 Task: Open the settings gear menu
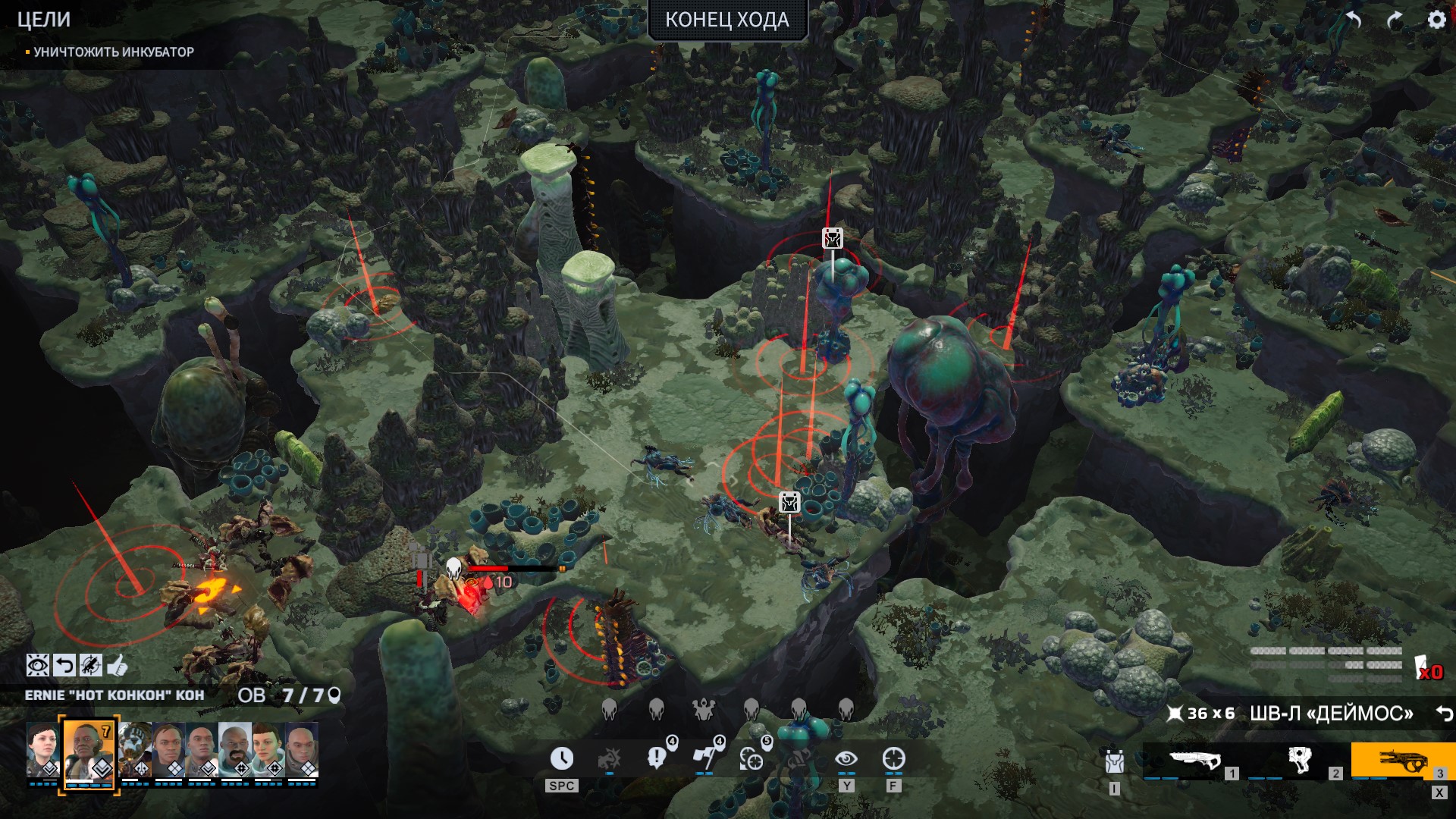1436,20
